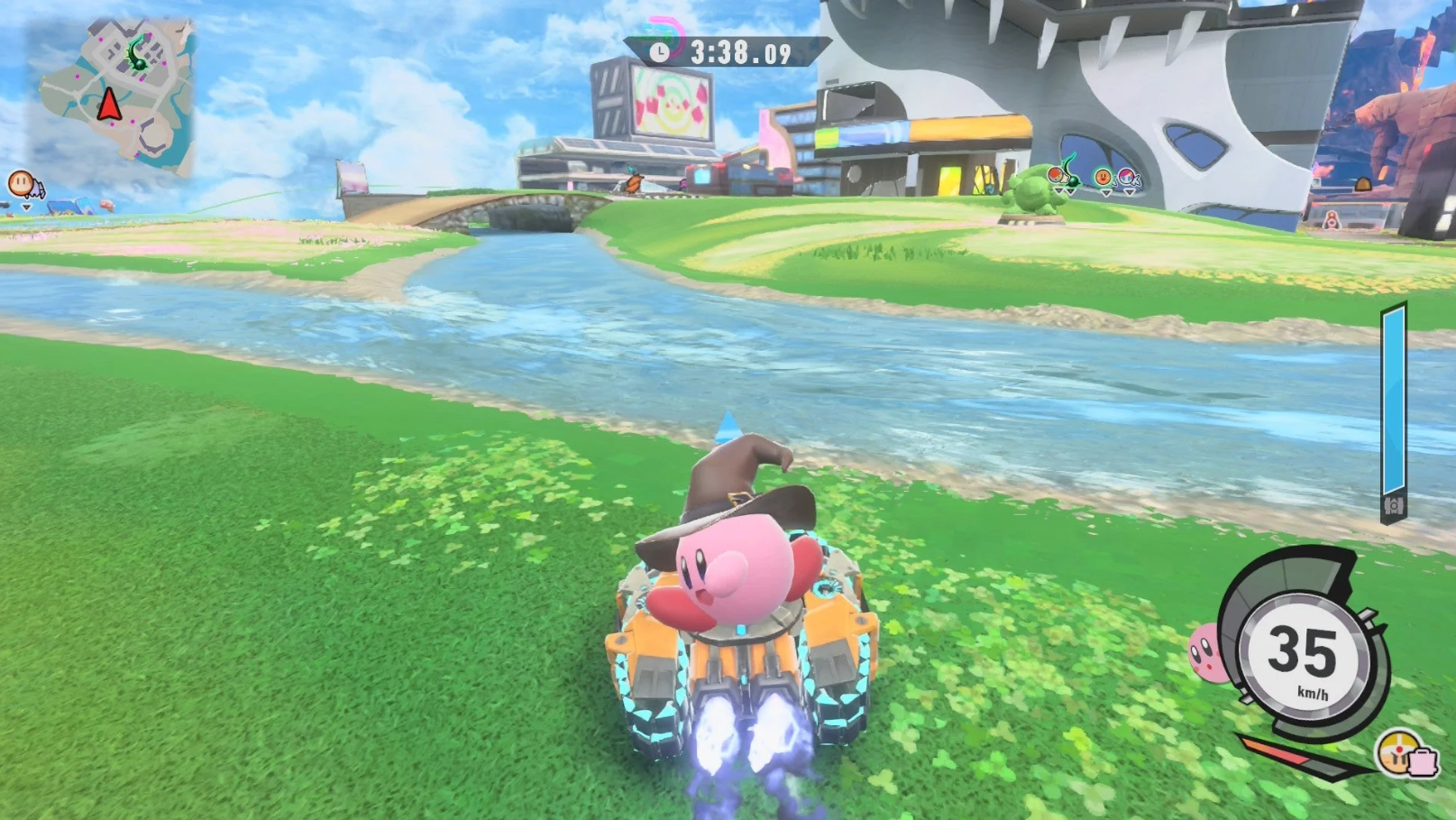Expand the arrow beneath Susie's marker

[x=1130, y=192]
